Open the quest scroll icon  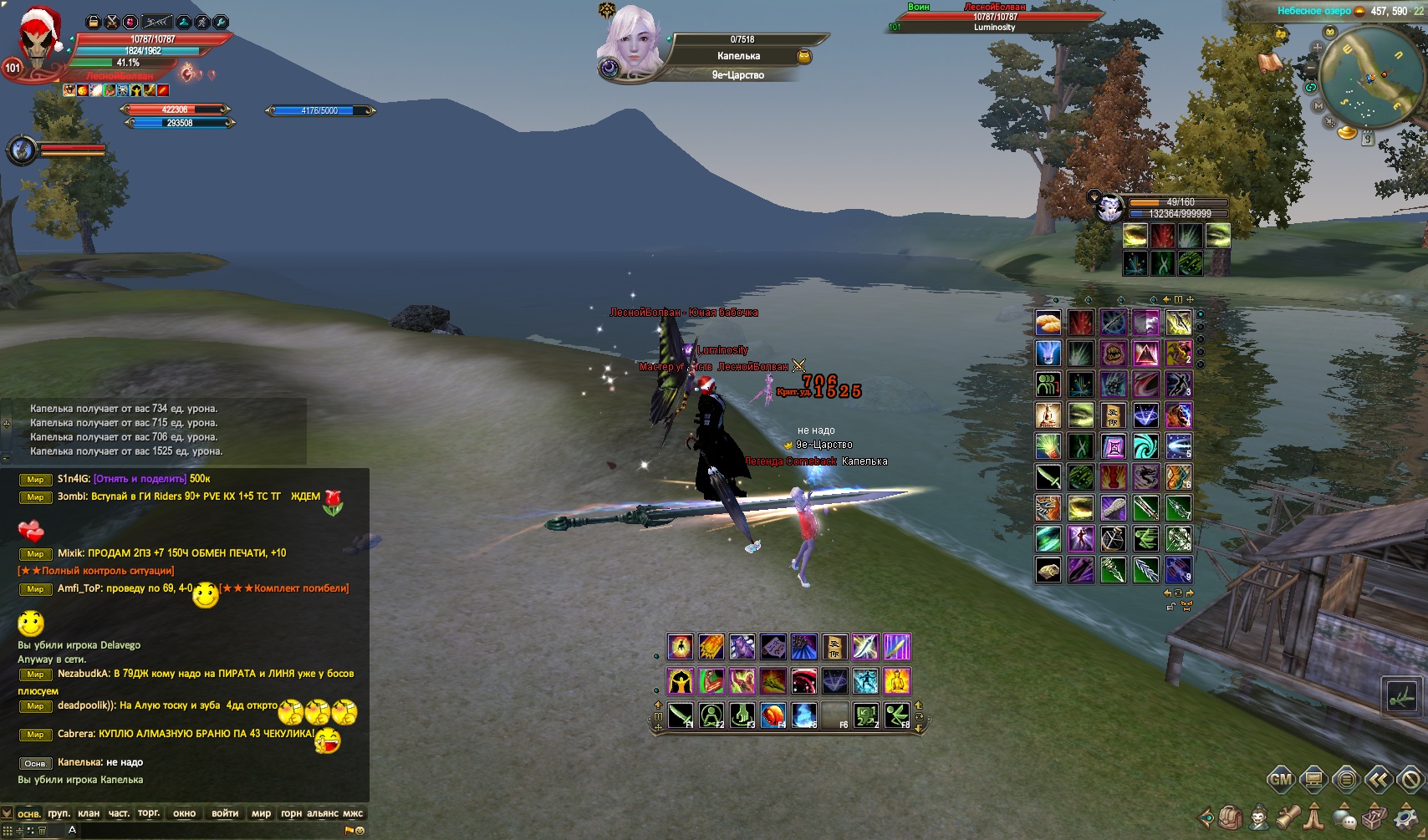1287,817
